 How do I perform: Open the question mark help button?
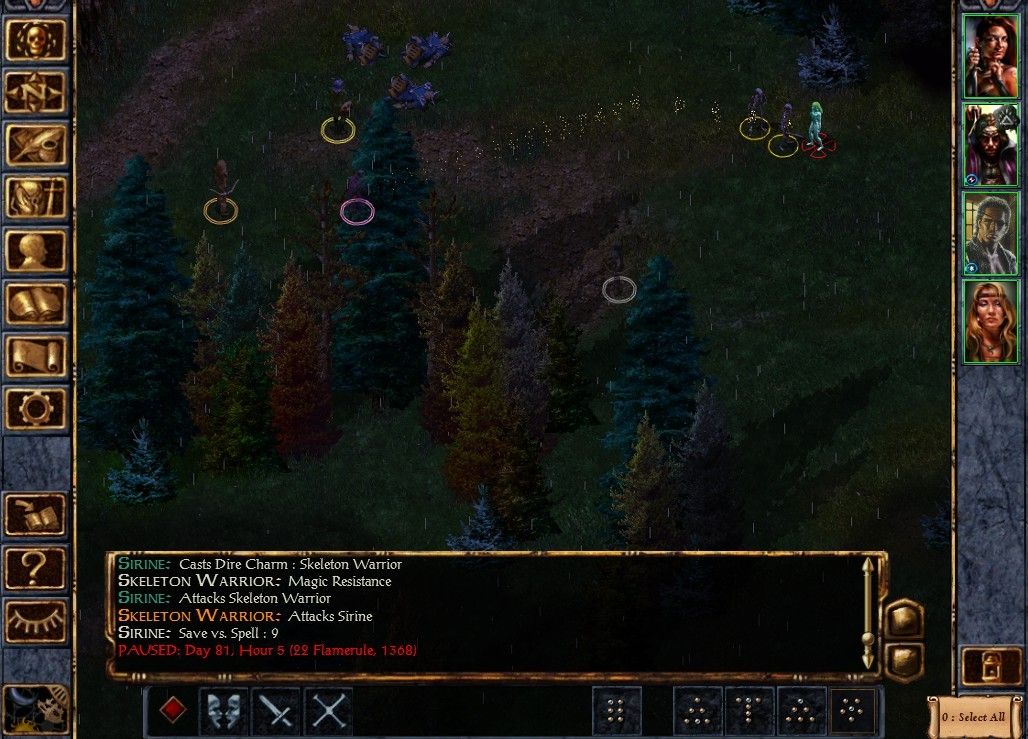(37, 568)
